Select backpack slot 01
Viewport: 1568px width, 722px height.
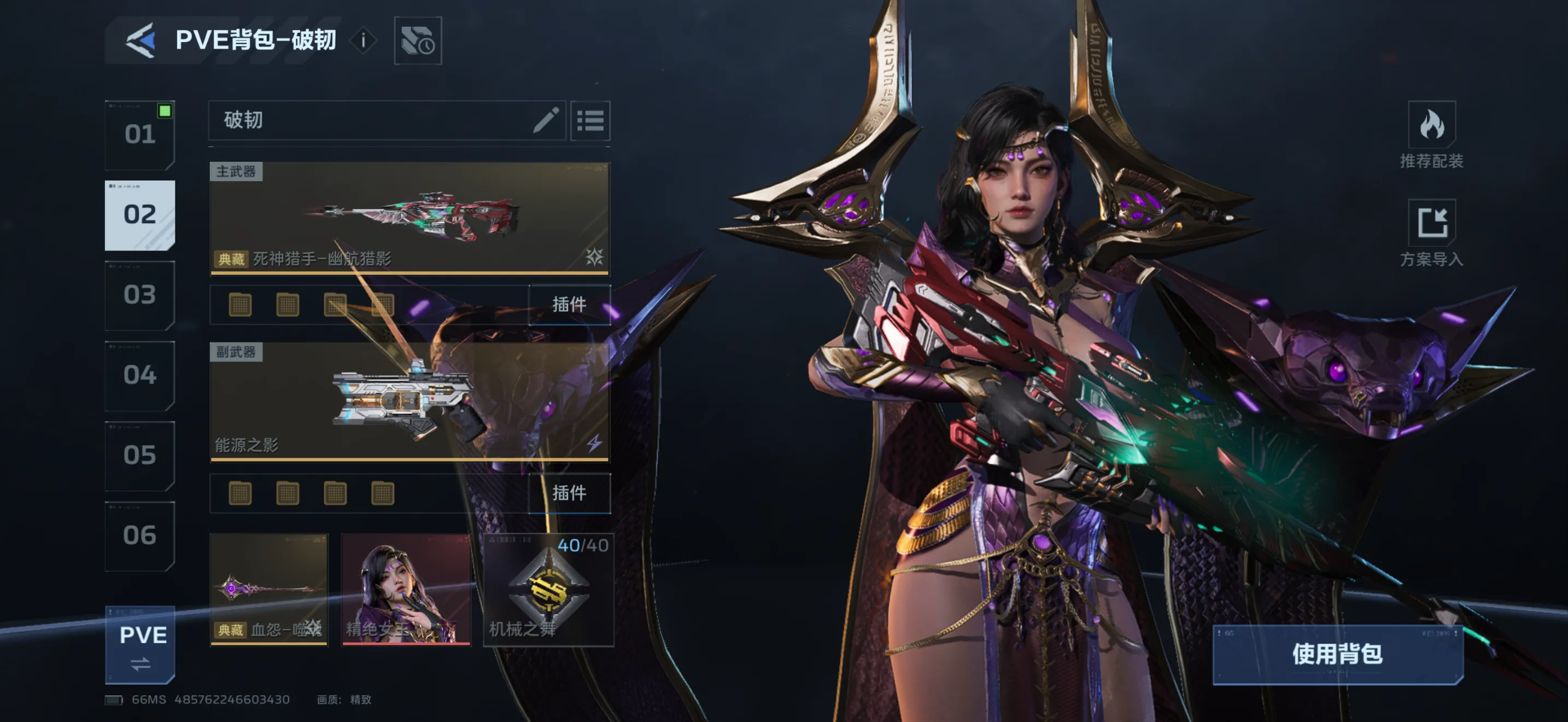click(140, 135)
